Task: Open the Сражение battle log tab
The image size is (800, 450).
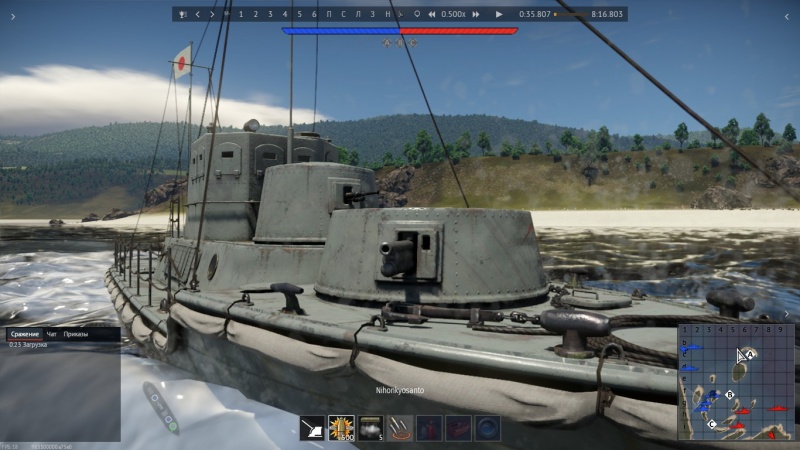Action: pyautogui.click(x=24, y=333)
